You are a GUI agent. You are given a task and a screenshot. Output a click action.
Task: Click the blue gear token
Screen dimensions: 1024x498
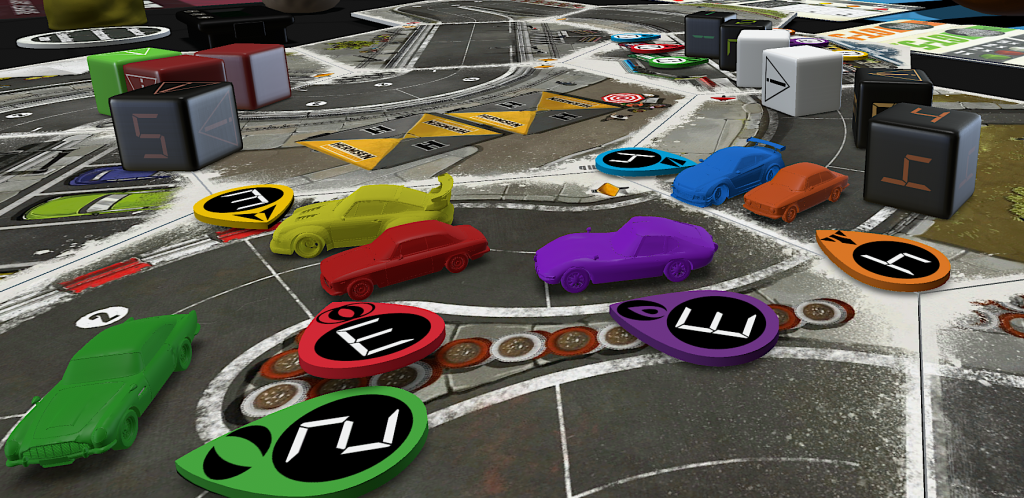click(x=641, y=160)
